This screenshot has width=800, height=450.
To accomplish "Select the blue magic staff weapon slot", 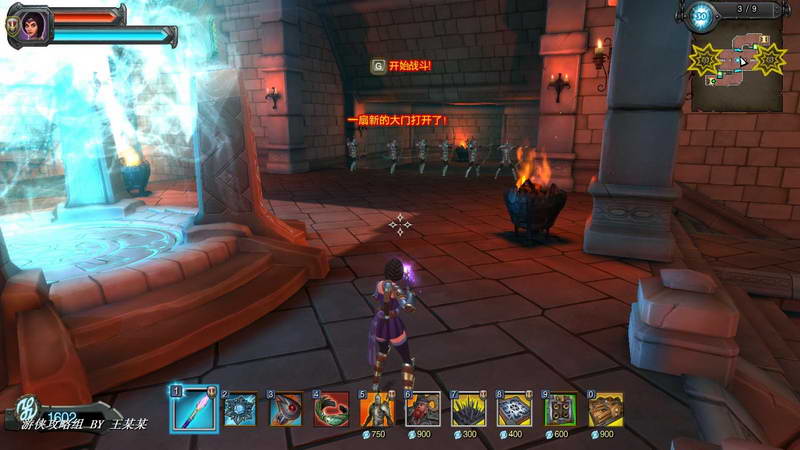I will click(194, 409).
